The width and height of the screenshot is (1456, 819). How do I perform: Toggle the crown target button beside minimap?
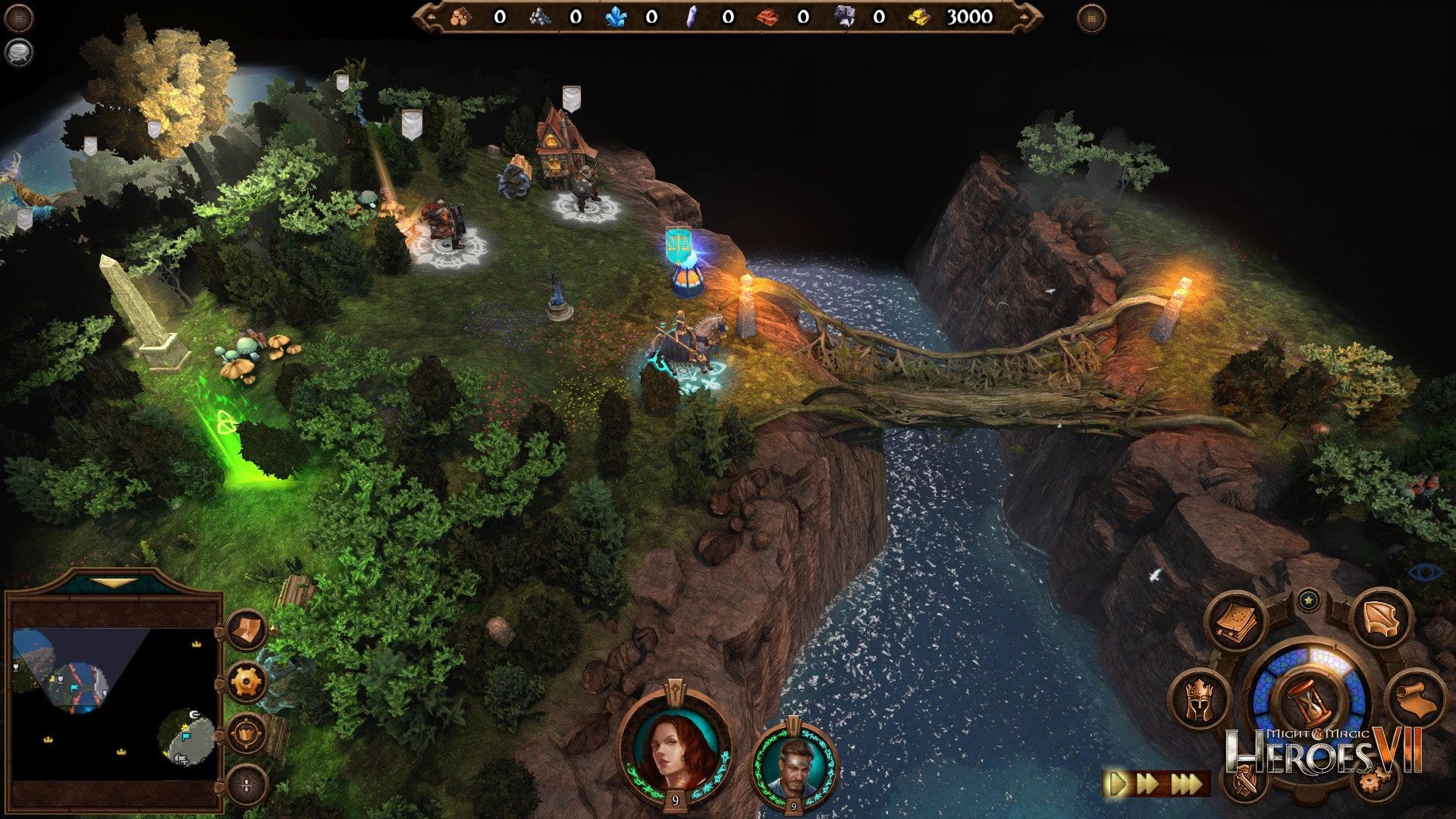(246, 733)
